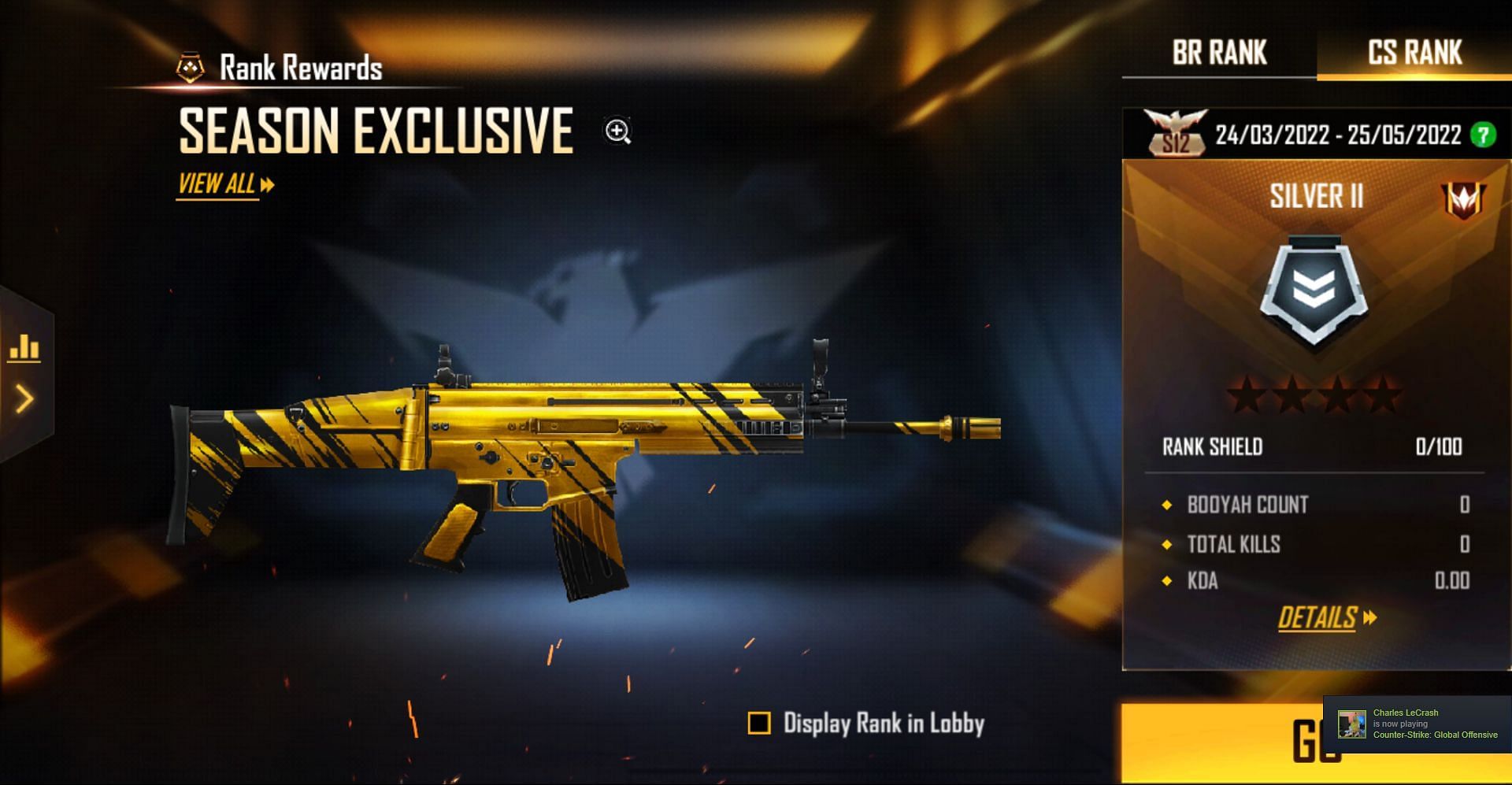Toggle Display Rank in Lobby checkbox

[759, 723]
